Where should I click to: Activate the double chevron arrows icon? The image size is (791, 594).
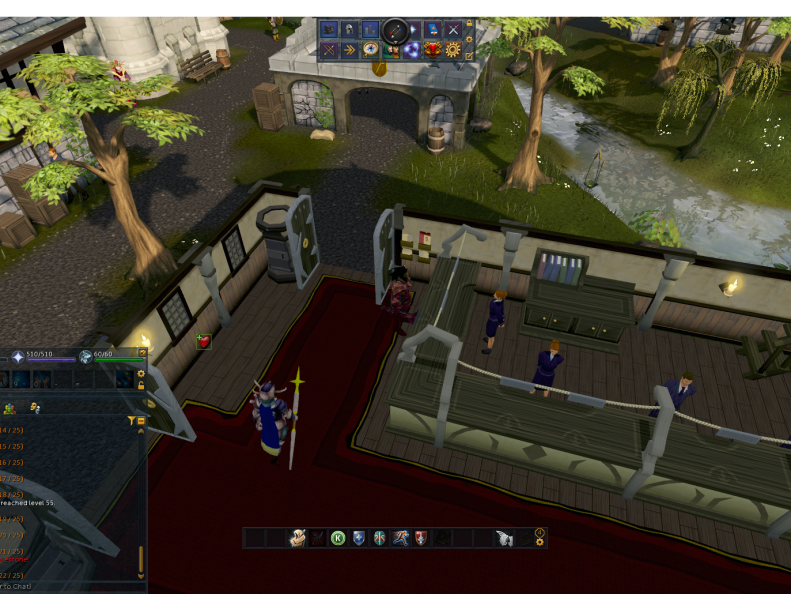point(350,49)
